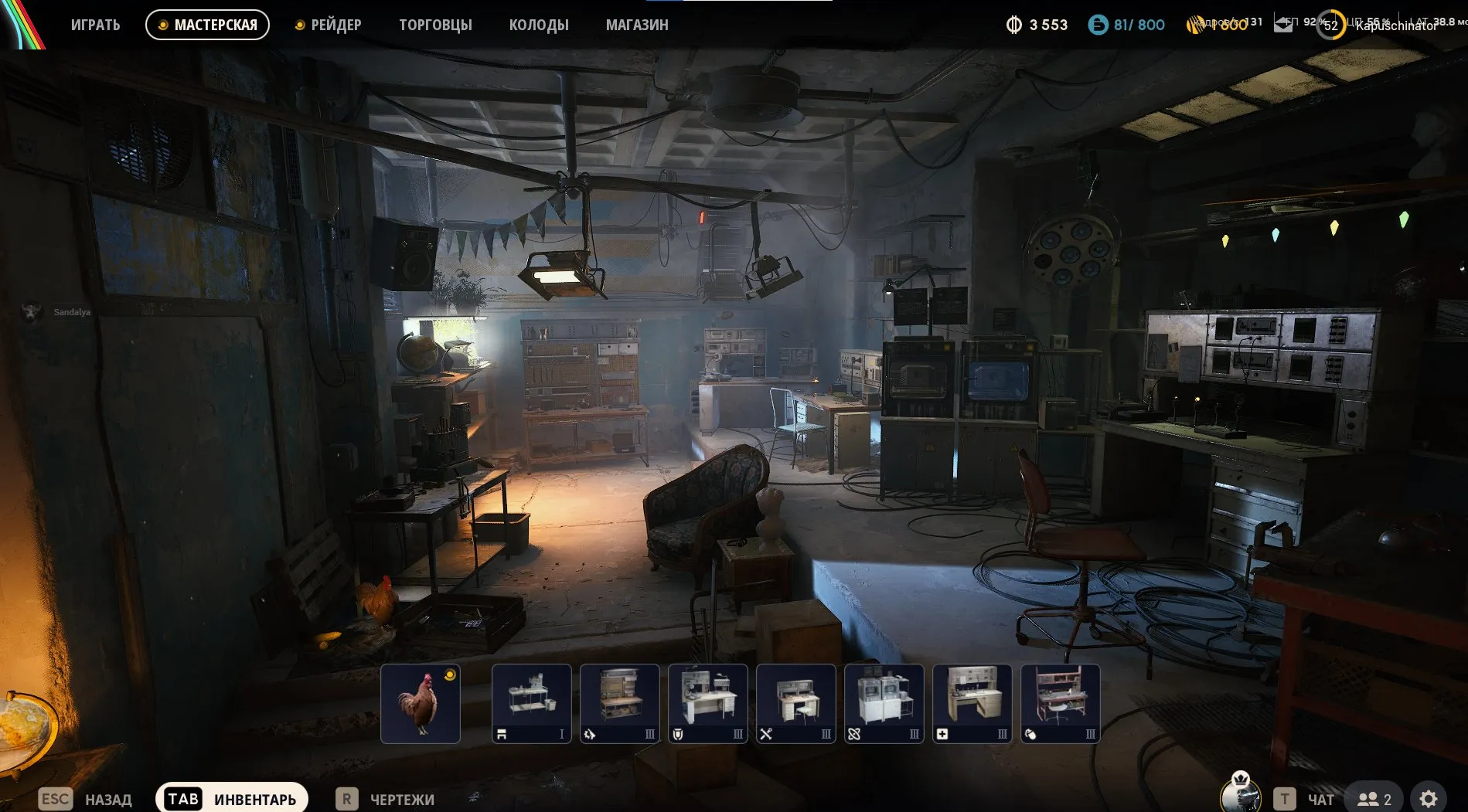Screen dimensions: 1468x812
Task: Open the ИНВЕНТАРЬ button
Action: pos(232,799)
